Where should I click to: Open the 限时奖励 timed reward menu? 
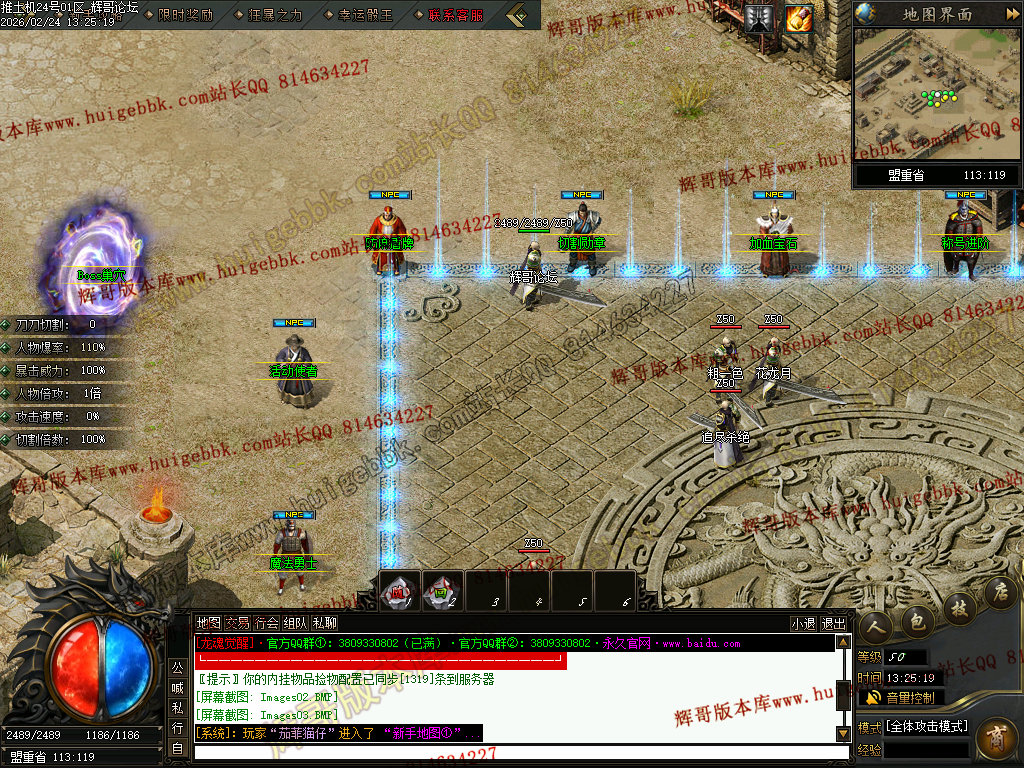(186, 15)
